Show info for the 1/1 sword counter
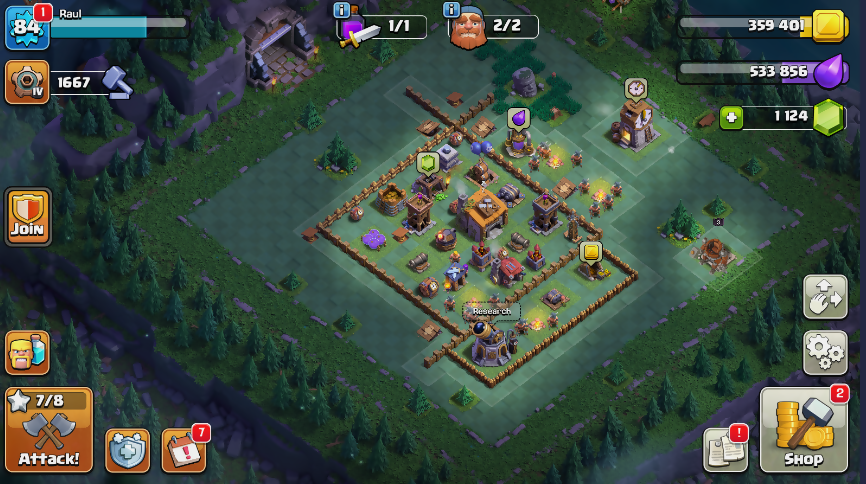 click(x=342, y=10)
